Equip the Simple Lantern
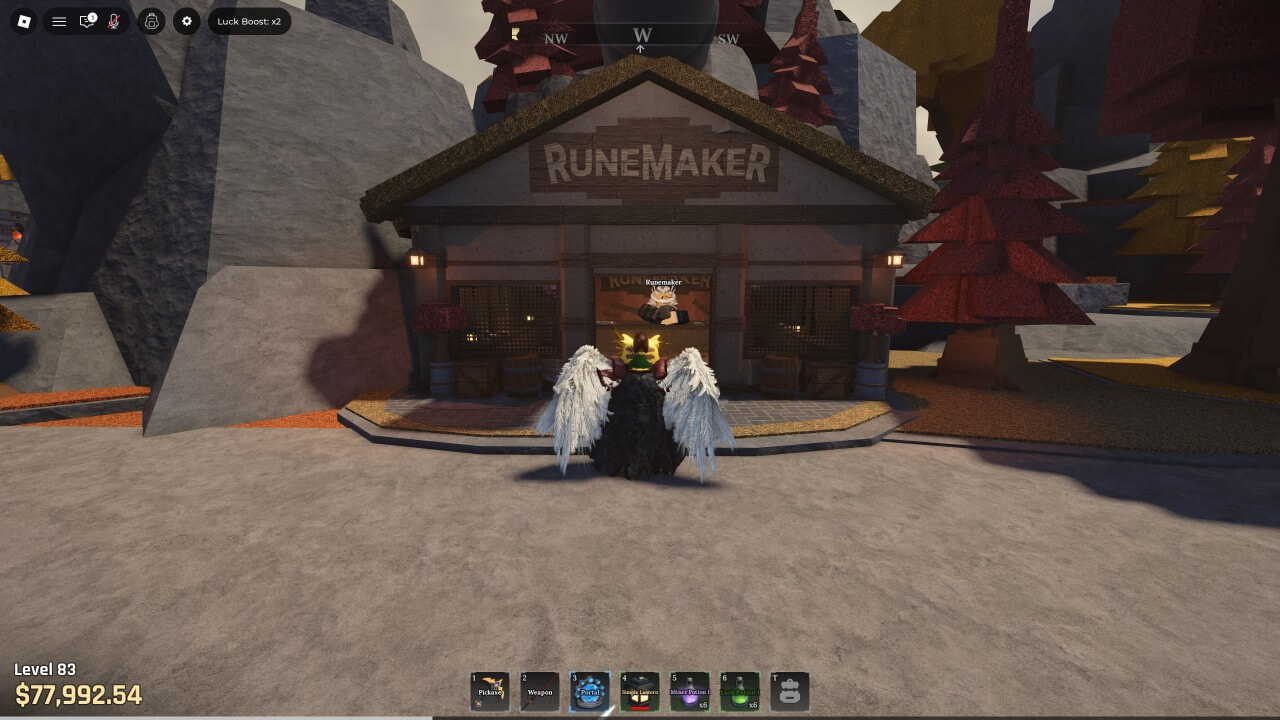 point(640,691)
